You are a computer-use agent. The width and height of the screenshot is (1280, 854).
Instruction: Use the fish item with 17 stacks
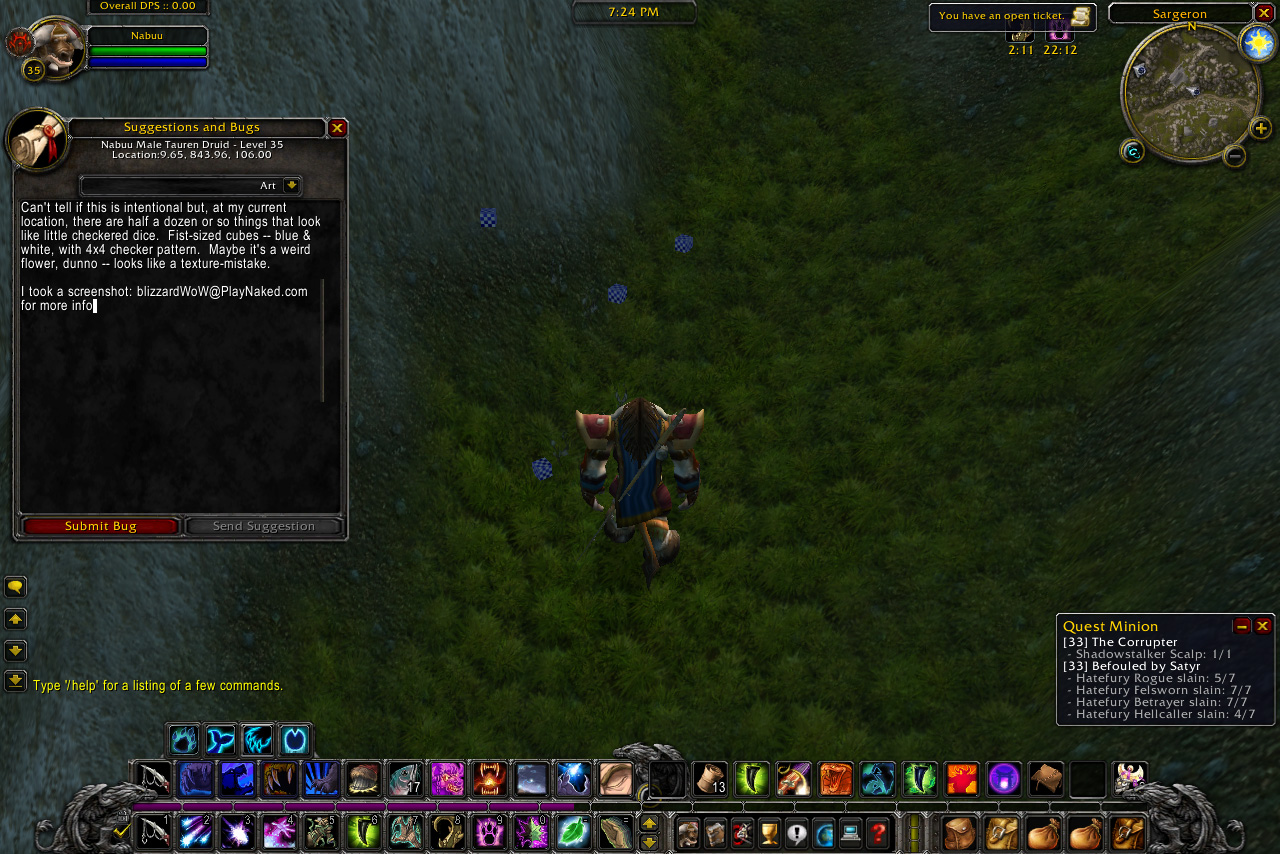pyautogui.click(x=405, y=779)
